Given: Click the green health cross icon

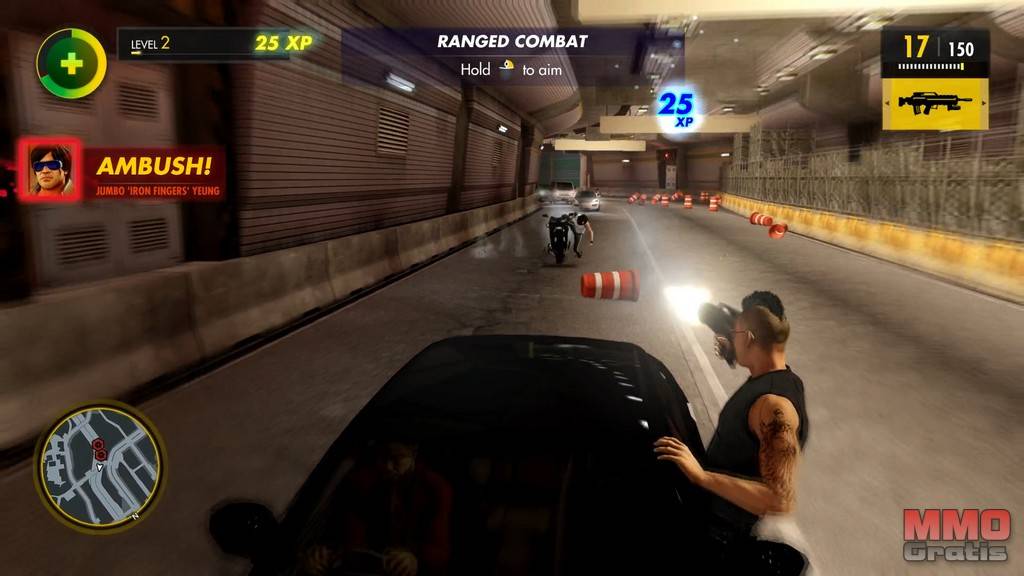Looking at the screenshot, I should click(71, 63).
